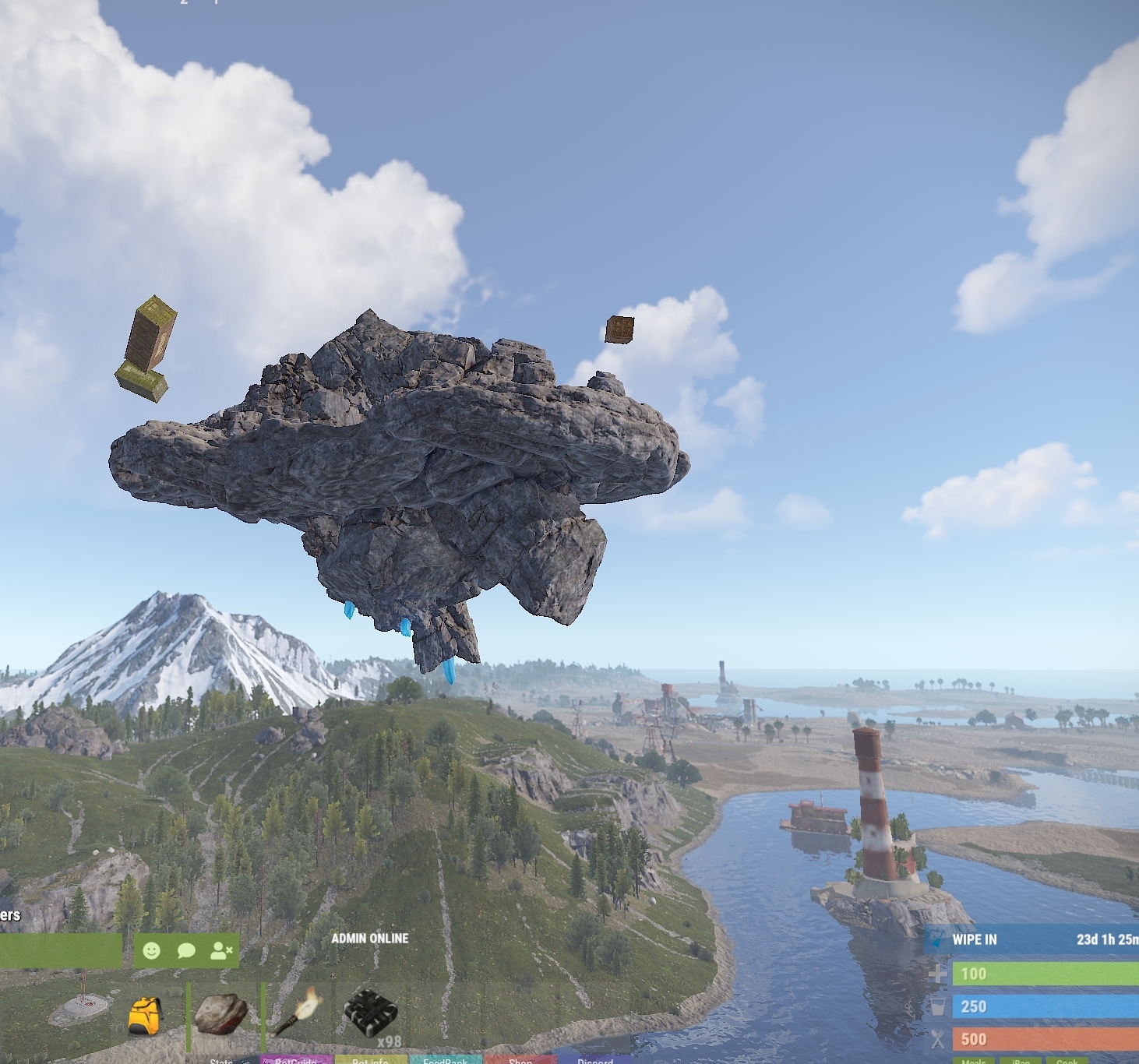Open the Discord button
1139x1064 pixels.
[x=595, y=1061]
